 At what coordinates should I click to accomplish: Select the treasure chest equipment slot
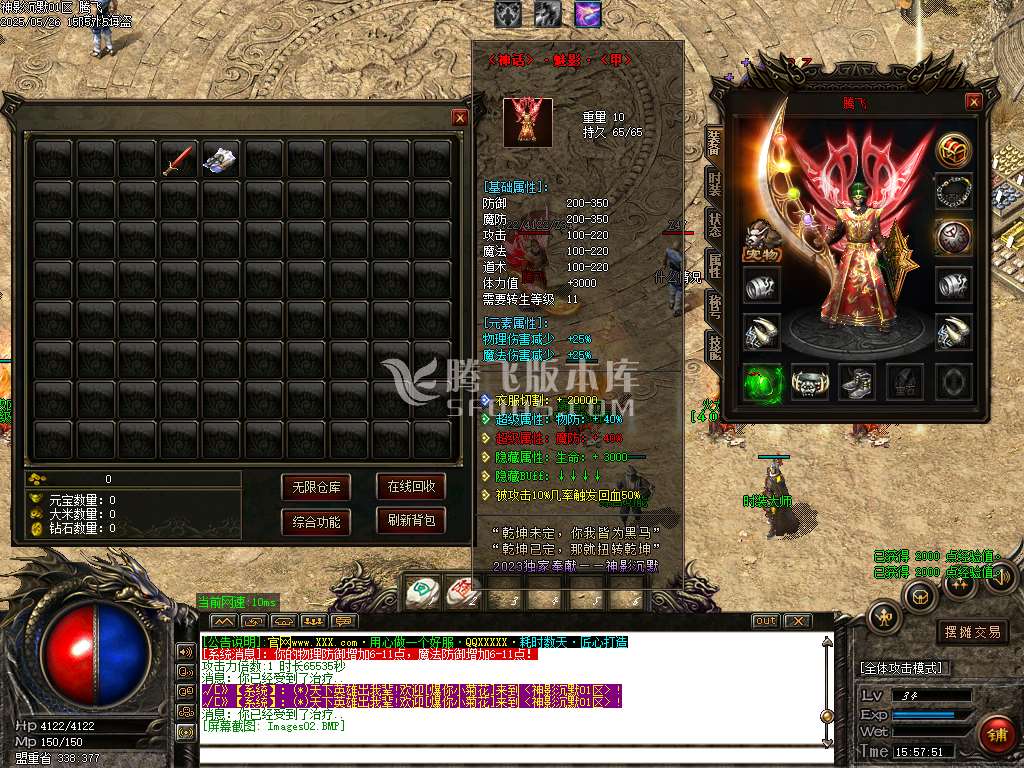pyautogui.click(x=954, y=150)
